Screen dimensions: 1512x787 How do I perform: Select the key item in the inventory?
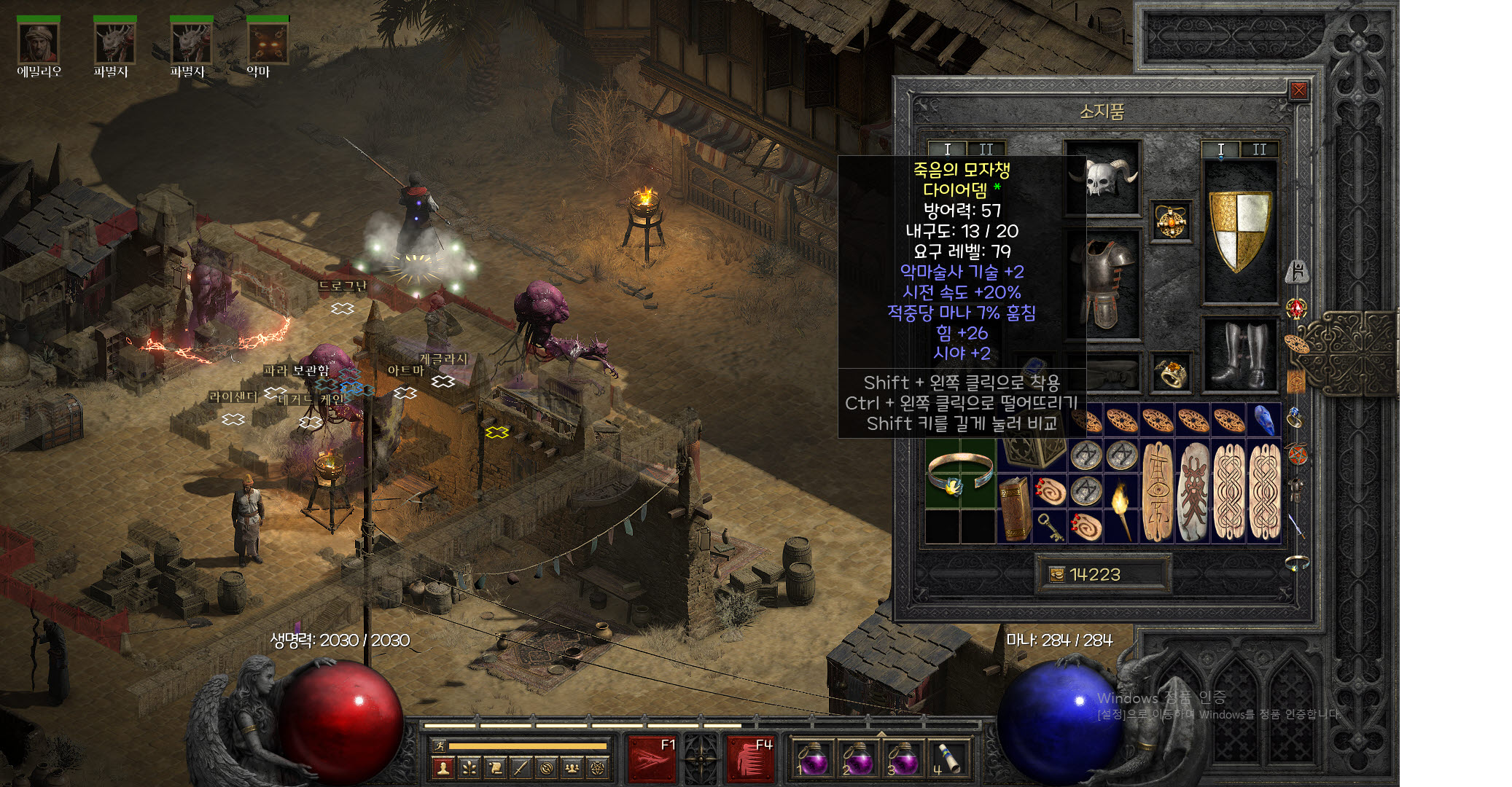pos(1049,526)
